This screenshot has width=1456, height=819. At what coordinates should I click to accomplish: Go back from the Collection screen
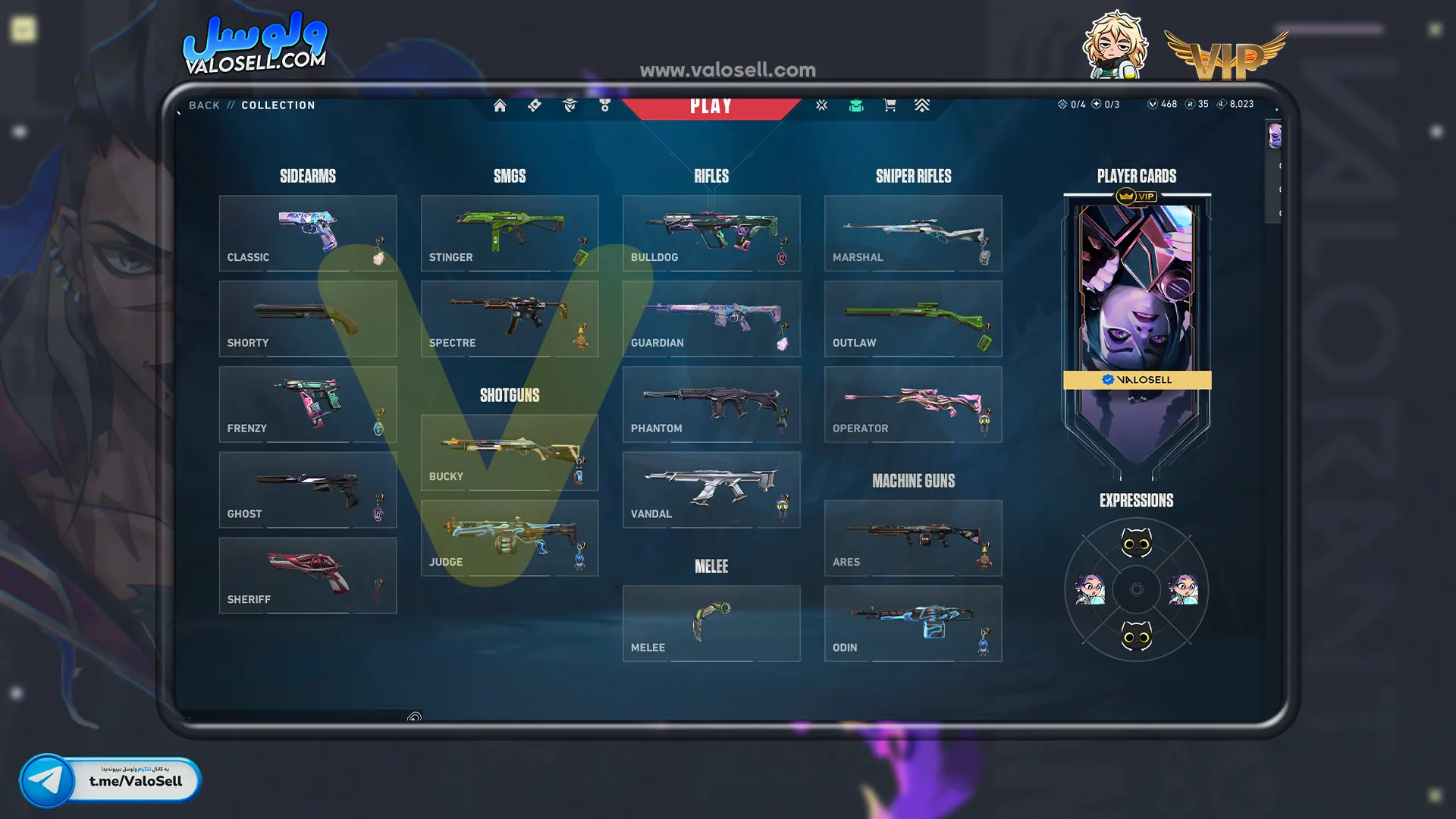pyautogui.click(x=204, y=105)
